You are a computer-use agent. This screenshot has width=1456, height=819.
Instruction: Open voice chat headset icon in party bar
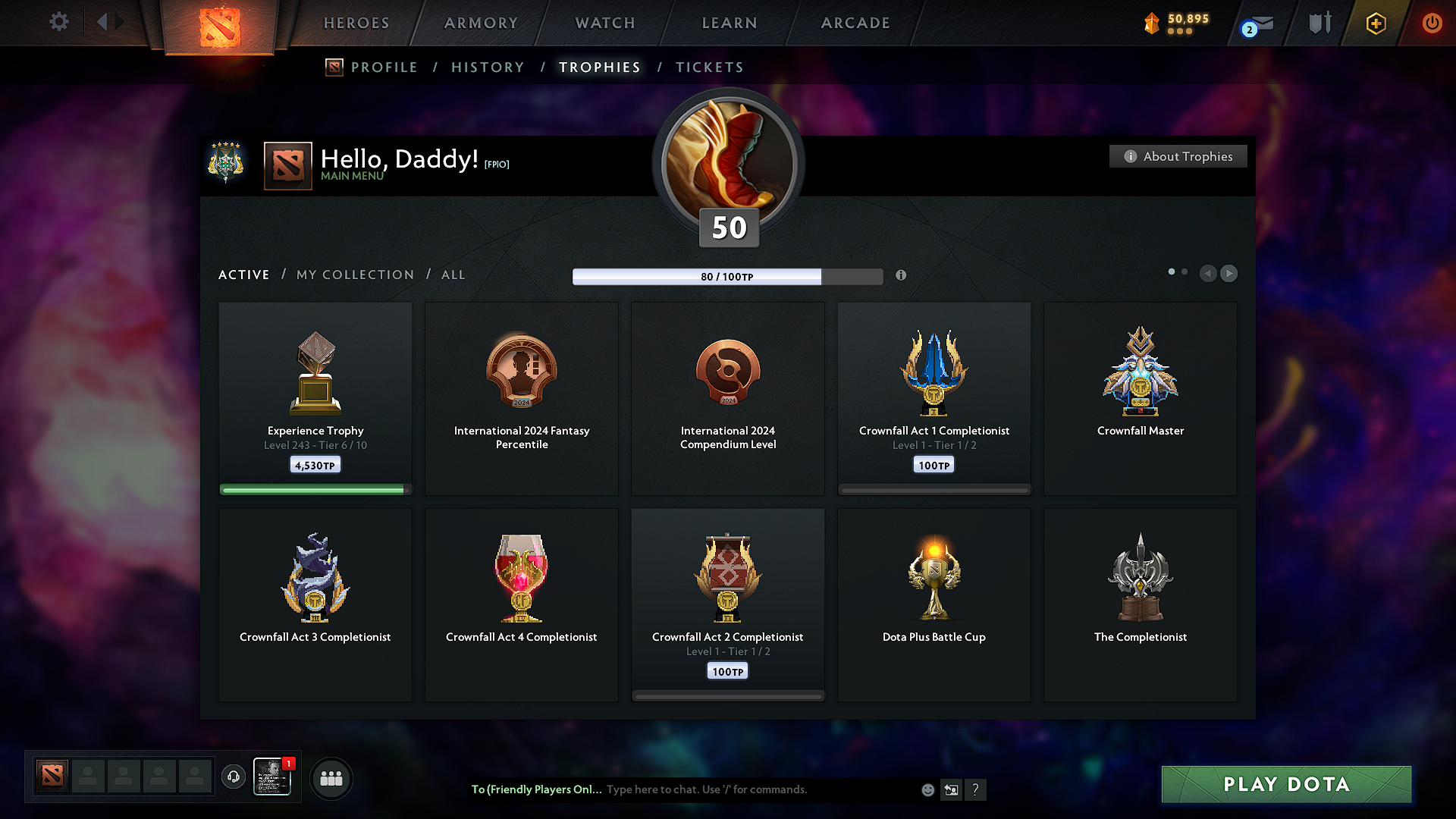coord(233,777)
